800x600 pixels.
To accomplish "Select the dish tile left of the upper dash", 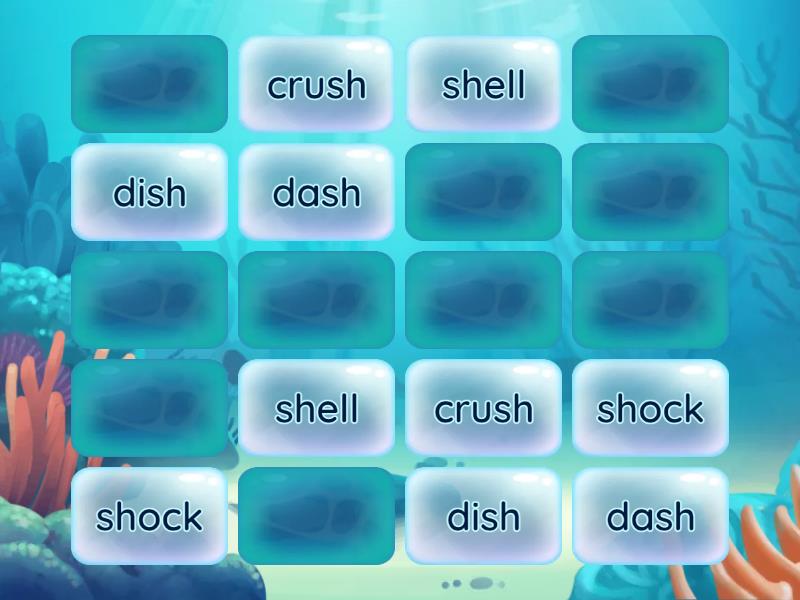I will [x=150, y=192].
